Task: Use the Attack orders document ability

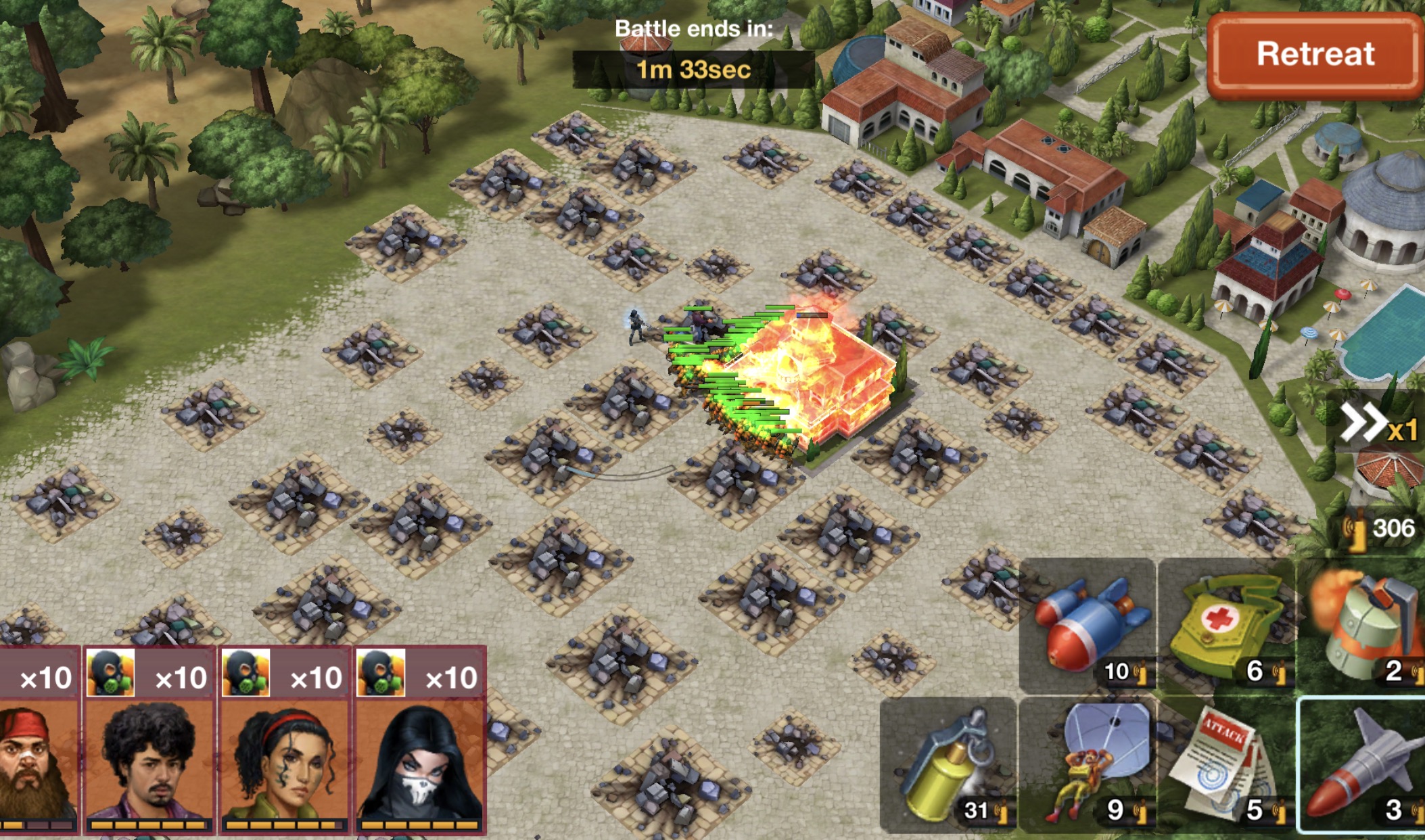Action: point(1225,766)
